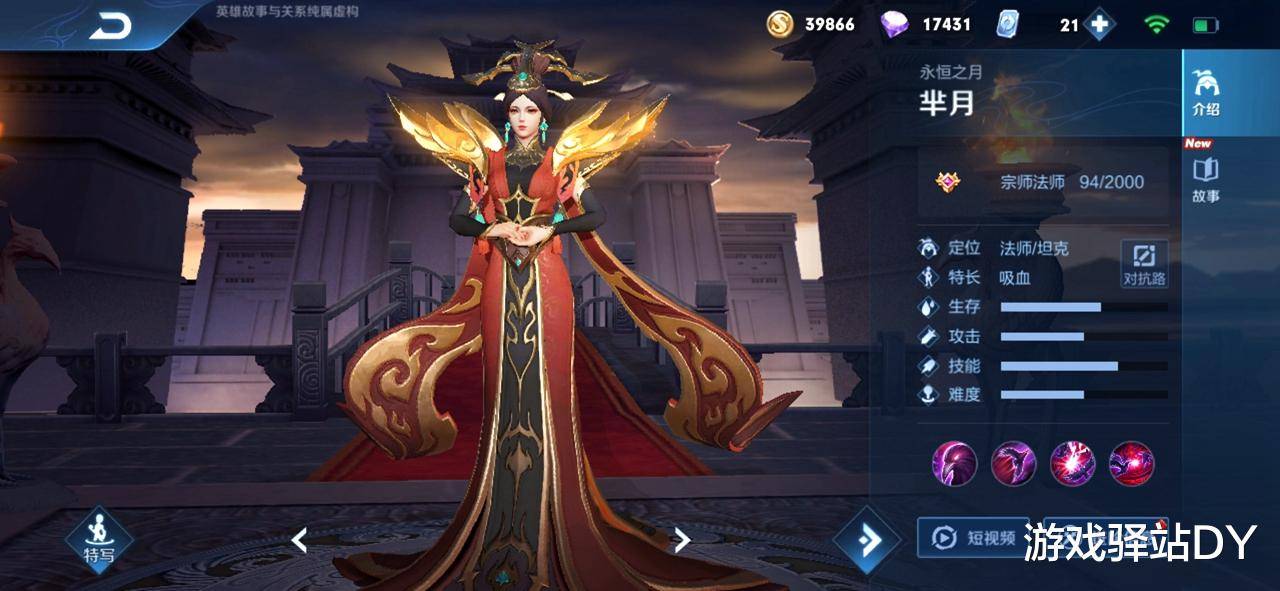This screenshot has height=591, width=1280.
Task: View Mi Yue's ultimate skill icon
Action: [1131, 463]
